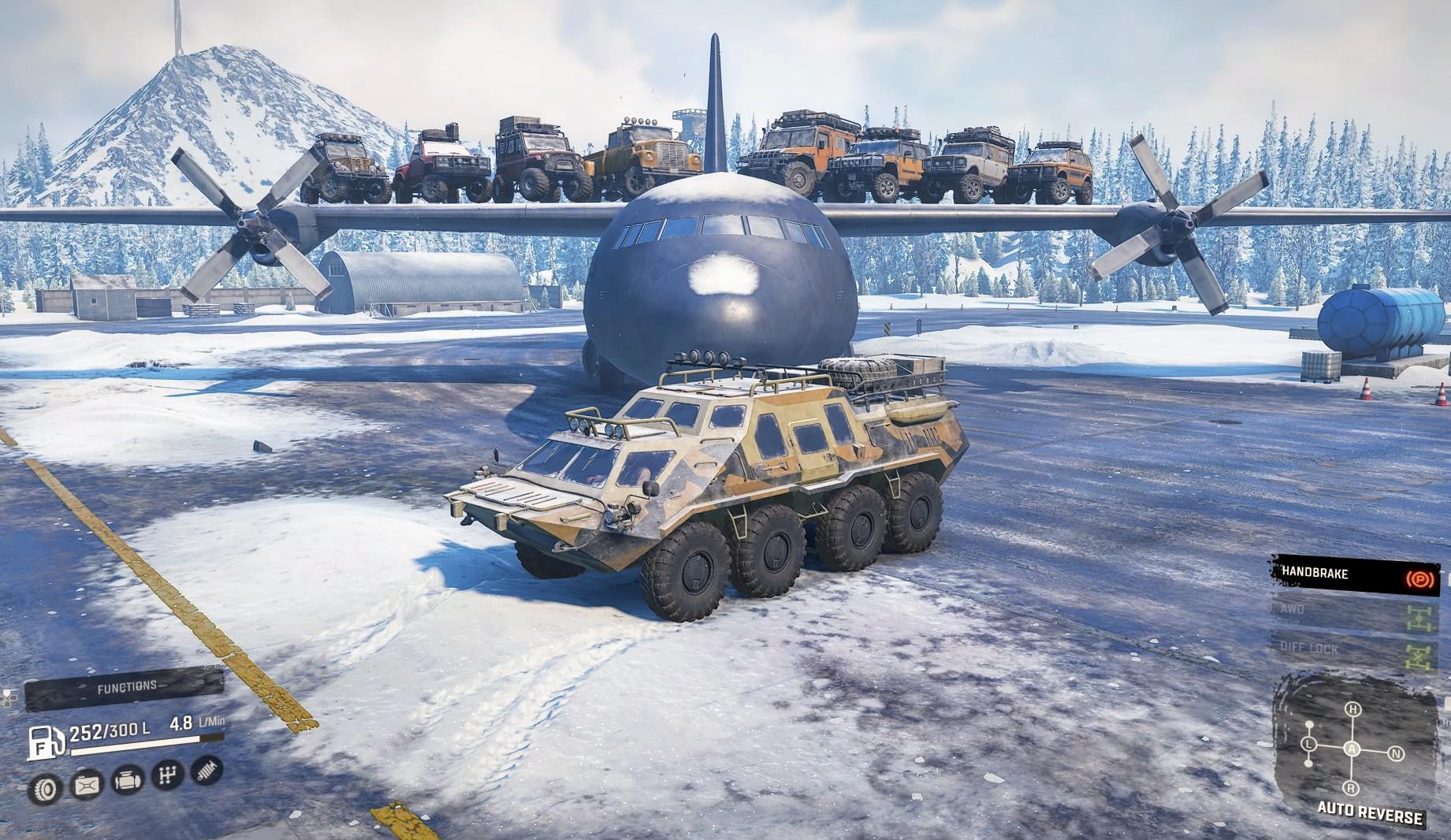The image size is (1451, 840).
Task: Check the engine status icon
Action: 127,781
